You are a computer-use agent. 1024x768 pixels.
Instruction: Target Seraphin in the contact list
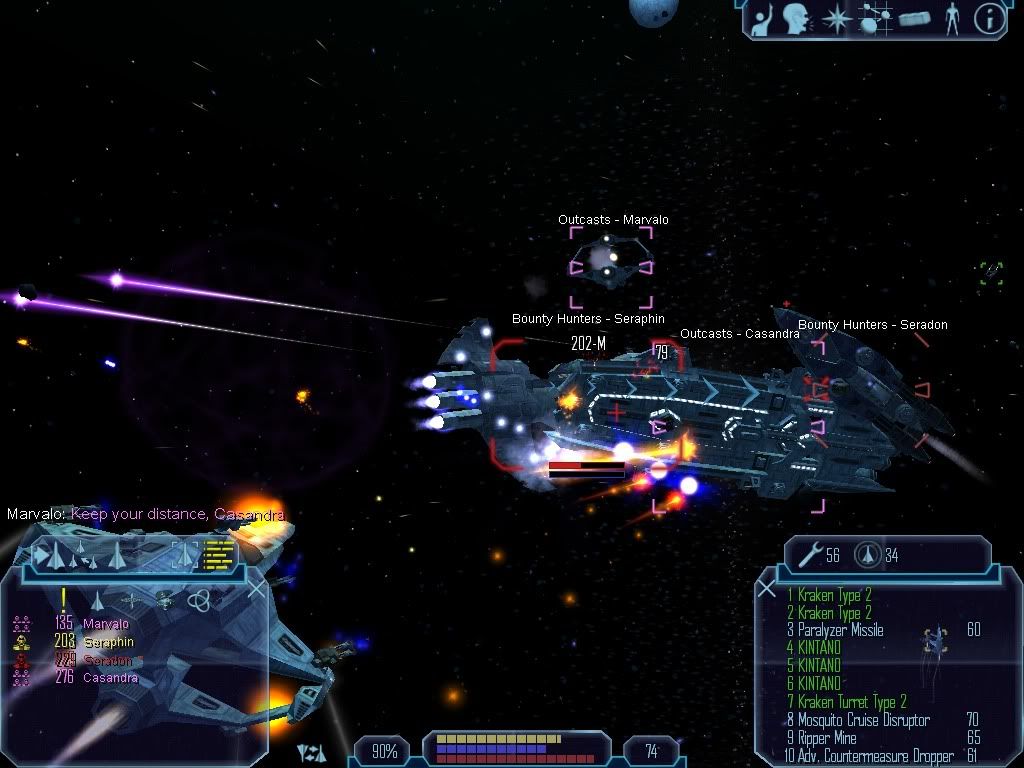(108, 642)
